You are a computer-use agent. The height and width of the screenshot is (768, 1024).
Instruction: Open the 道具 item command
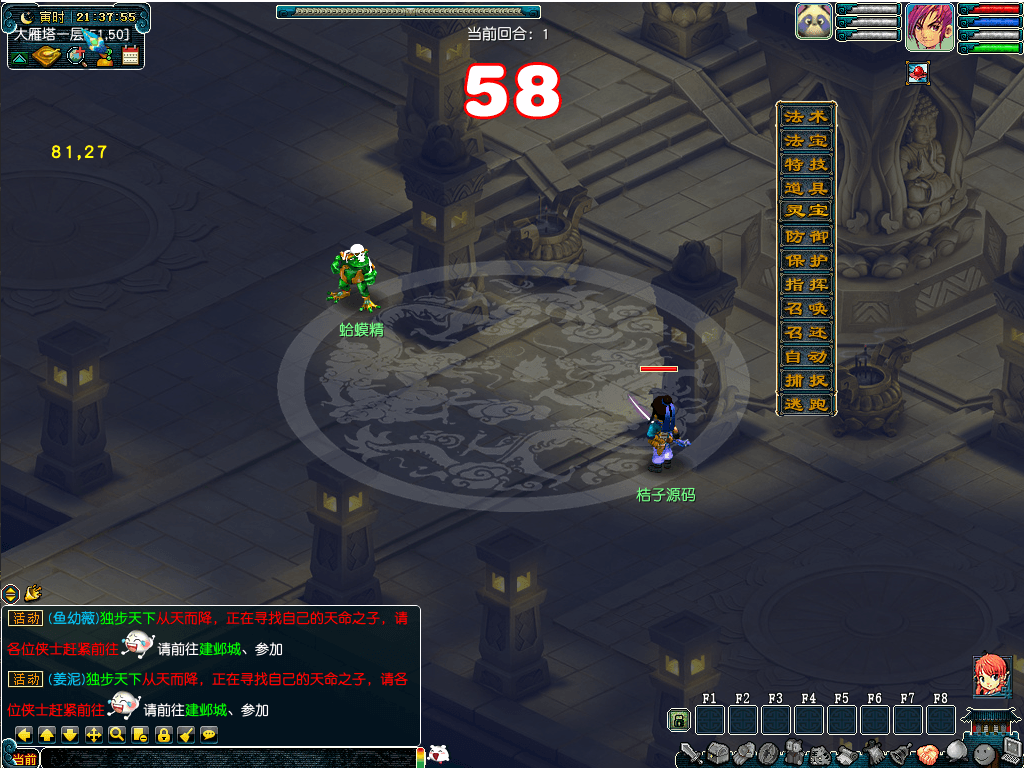806,188
